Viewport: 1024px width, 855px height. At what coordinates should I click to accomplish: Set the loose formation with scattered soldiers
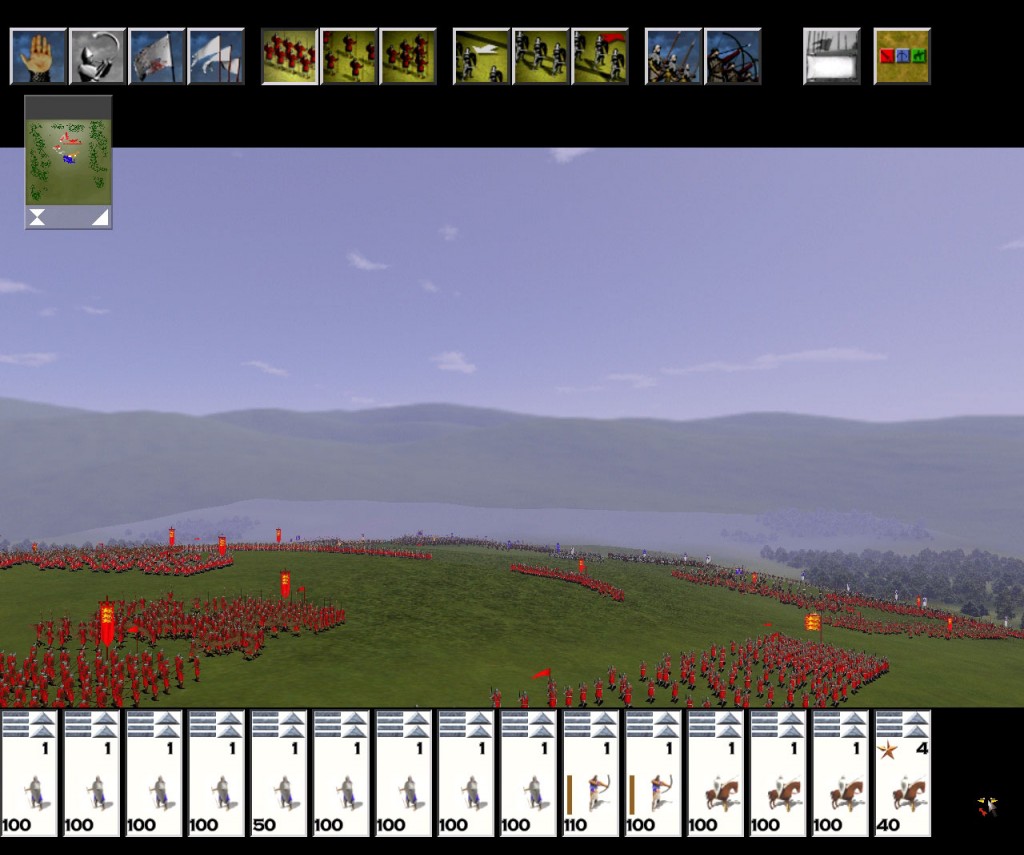click(x=349, y=56)
